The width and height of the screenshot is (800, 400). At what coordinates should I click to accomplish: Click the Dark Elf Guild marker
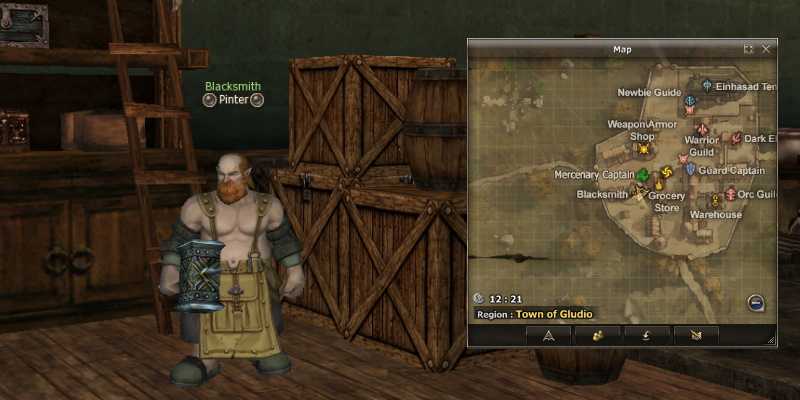pyautogui.click(x=736, y=139)
